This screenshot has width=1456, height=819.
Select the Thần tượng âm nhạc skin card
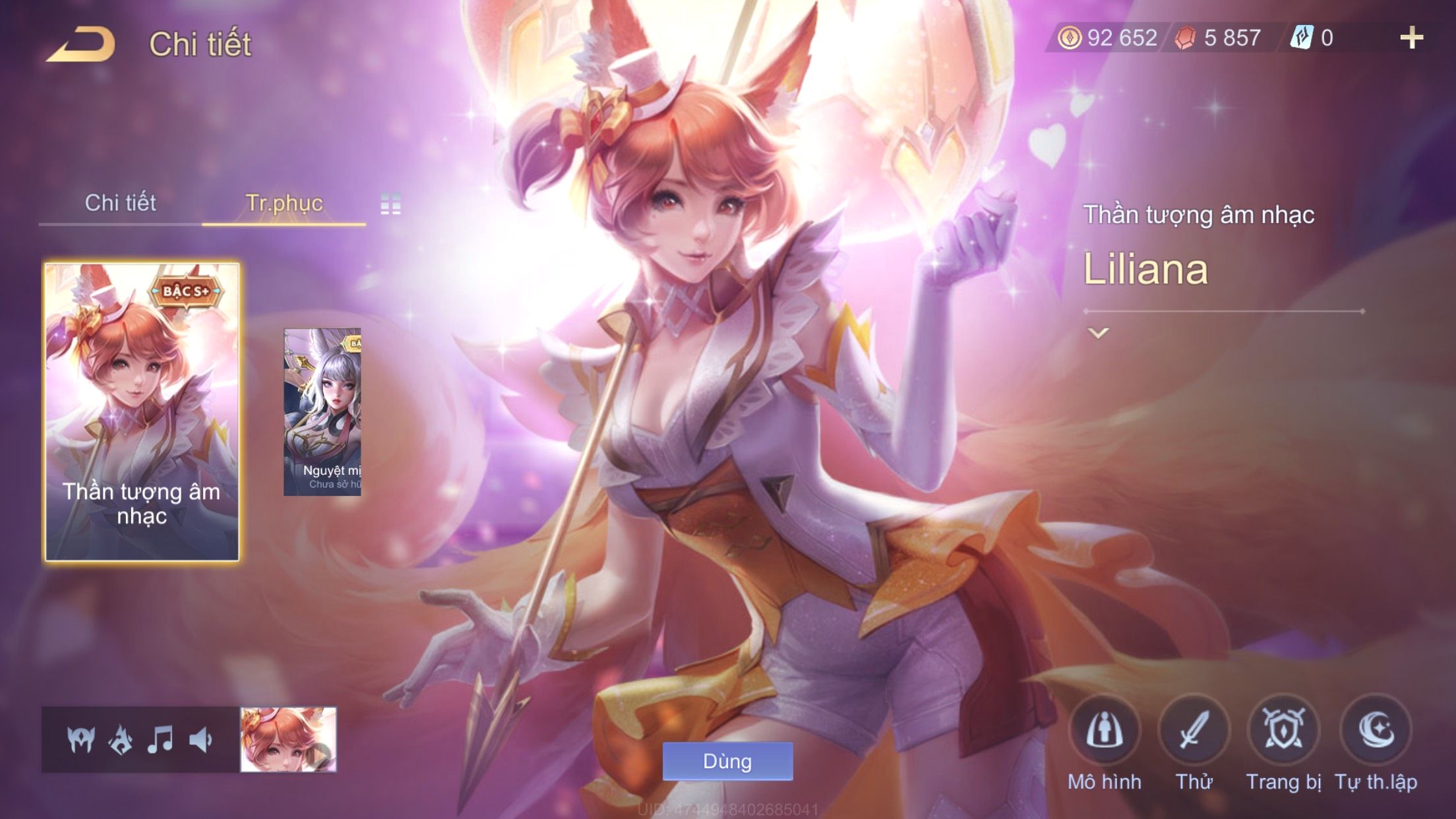click(x=142, y=412)
